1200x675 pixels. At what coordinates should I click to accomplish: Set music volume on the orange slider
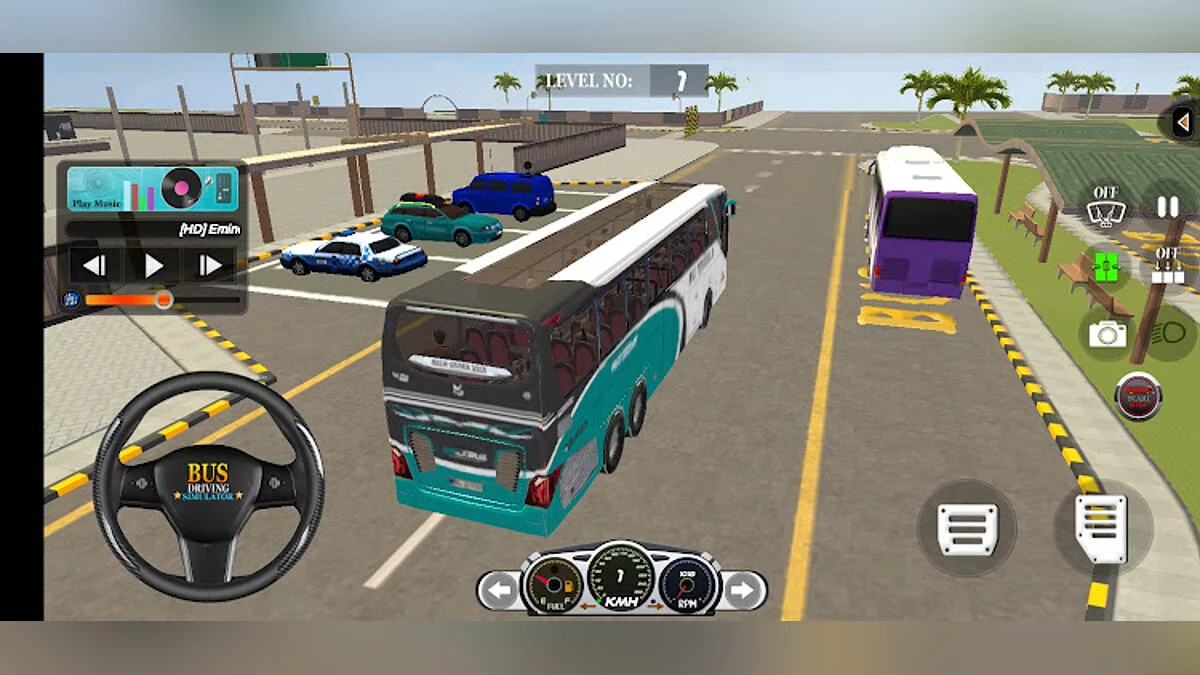163,298
